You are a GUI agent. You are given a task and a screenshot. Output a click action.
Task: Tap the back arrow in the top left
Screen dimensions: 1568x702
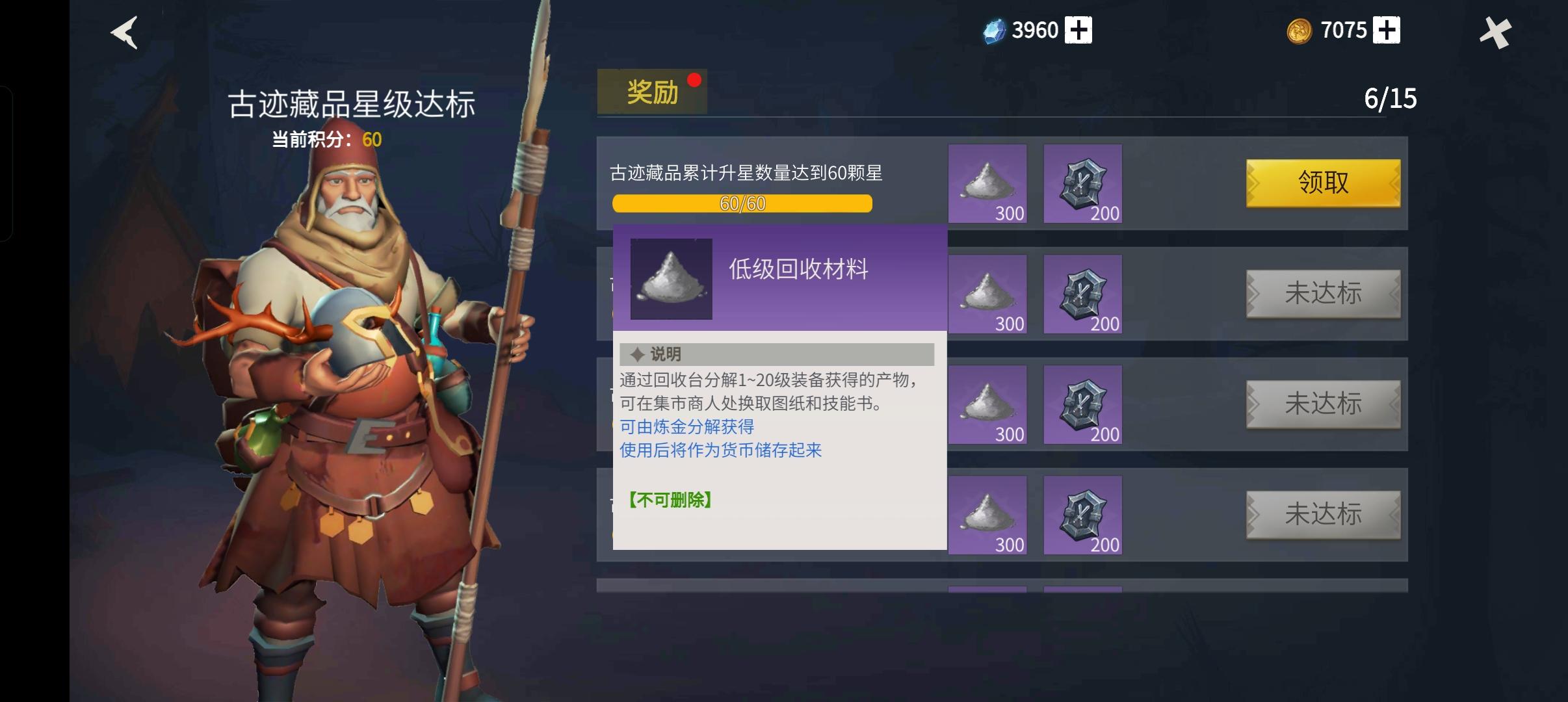124,32
